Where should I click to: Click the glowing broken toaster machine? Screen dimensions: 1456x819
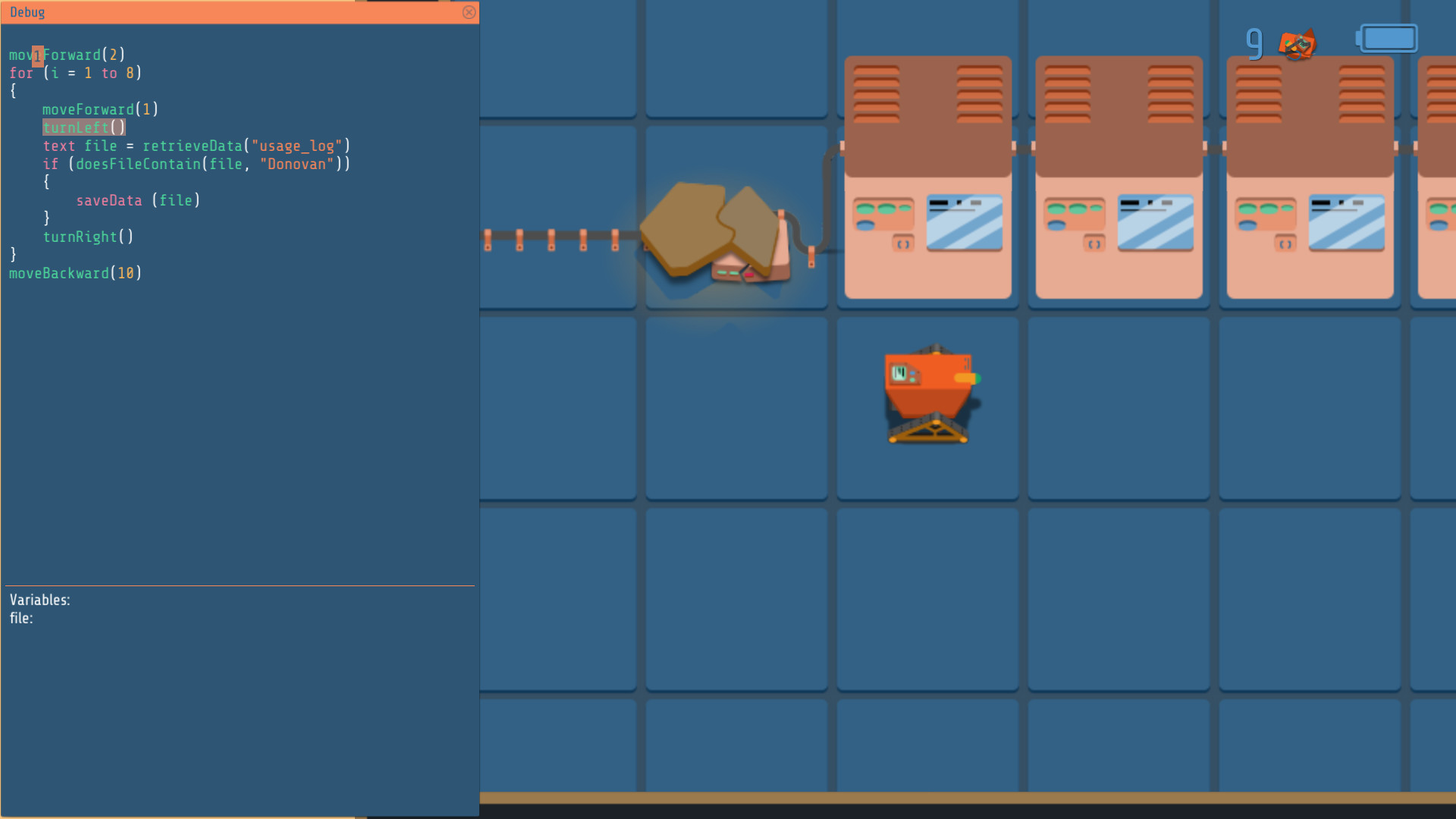point(720,235)
